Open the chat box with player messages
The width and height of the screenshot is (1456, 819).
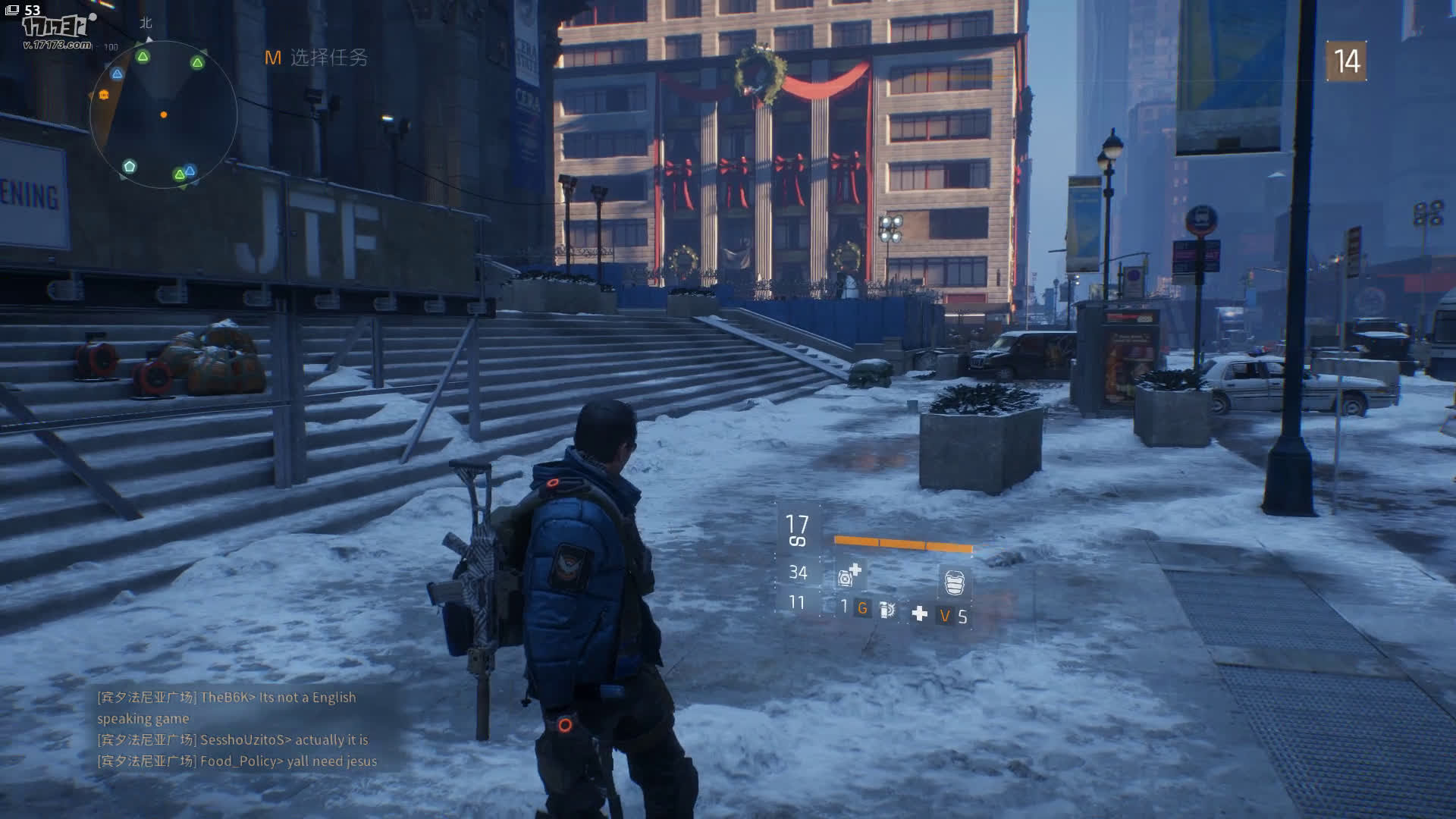point(237,729)
